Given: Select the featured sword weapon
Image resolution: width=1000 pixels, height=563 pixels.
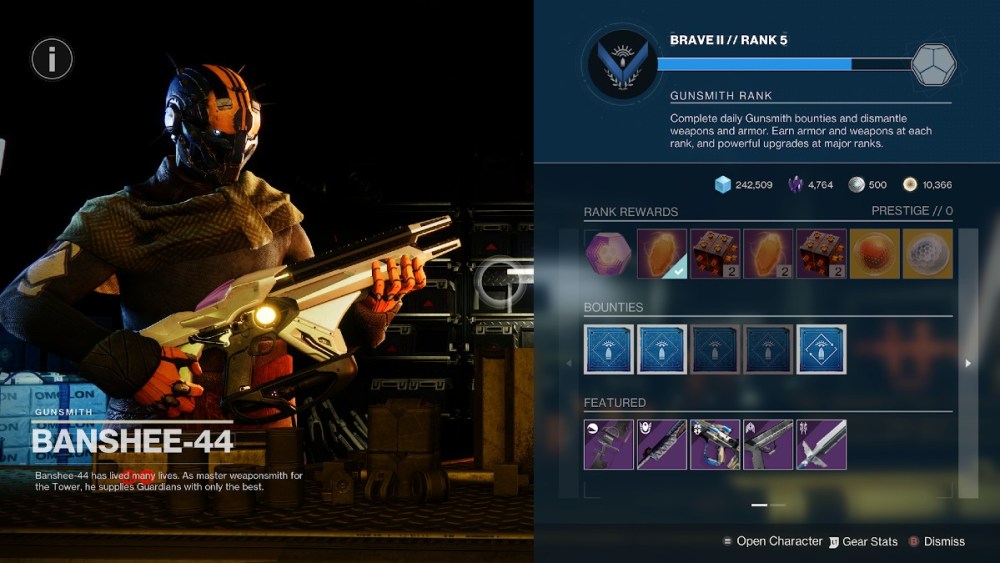Looking at the screenshot, I should [821, 444].
